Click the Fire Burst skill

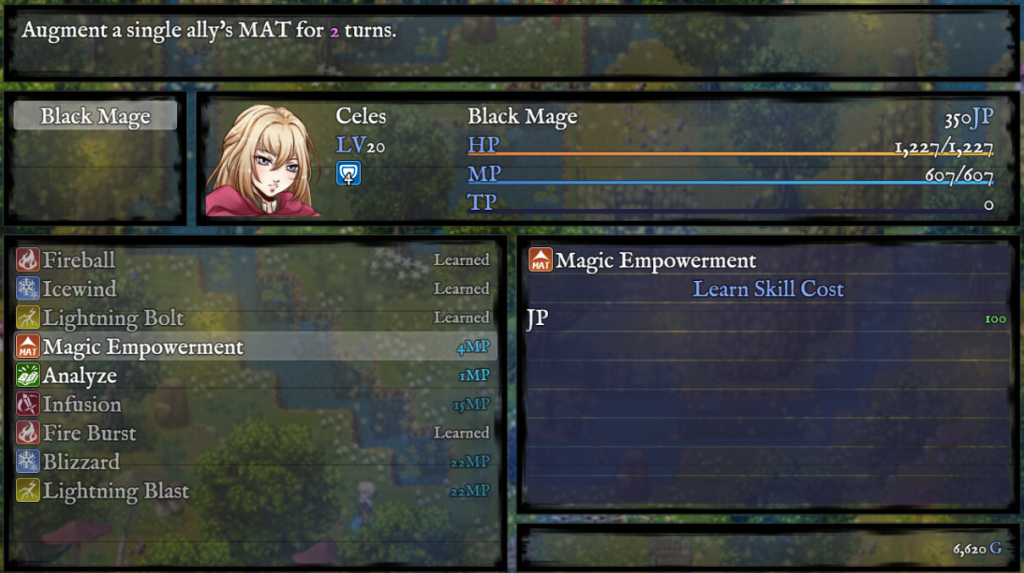coord(254,433)
